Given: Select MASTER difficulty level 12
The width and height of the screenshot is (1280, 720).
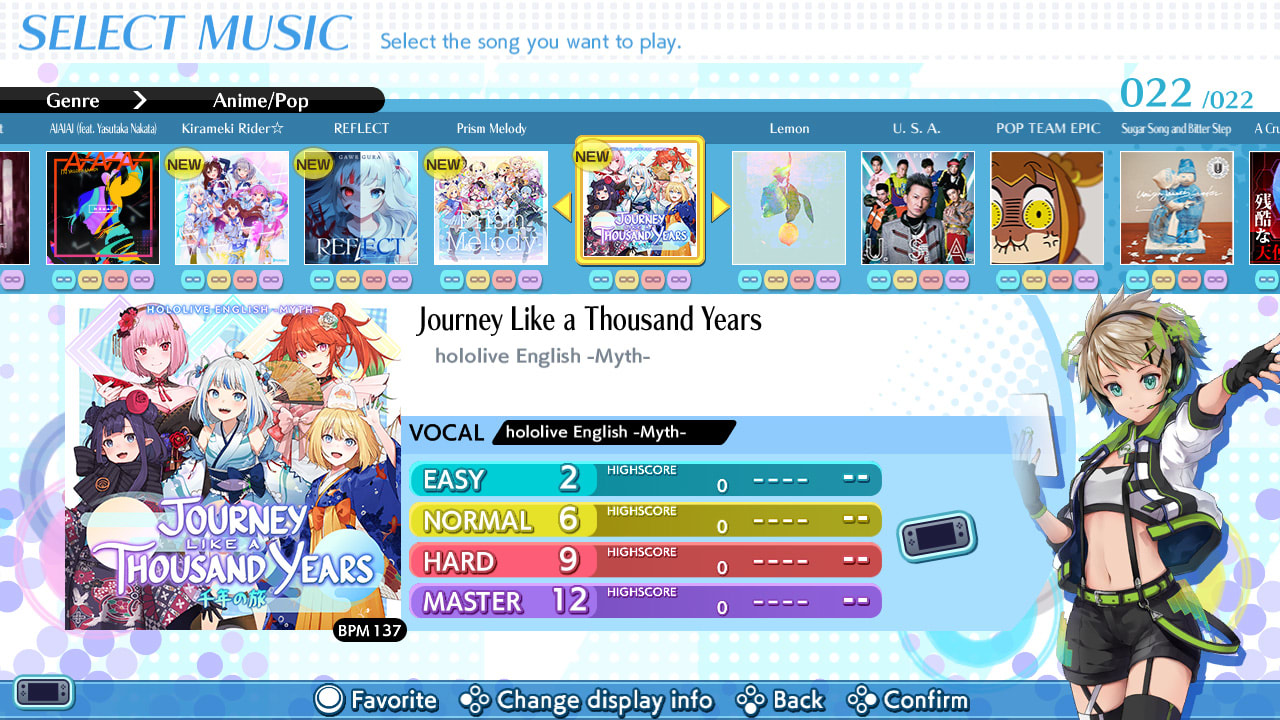Looking at the screenshot, I should [645, 602].
